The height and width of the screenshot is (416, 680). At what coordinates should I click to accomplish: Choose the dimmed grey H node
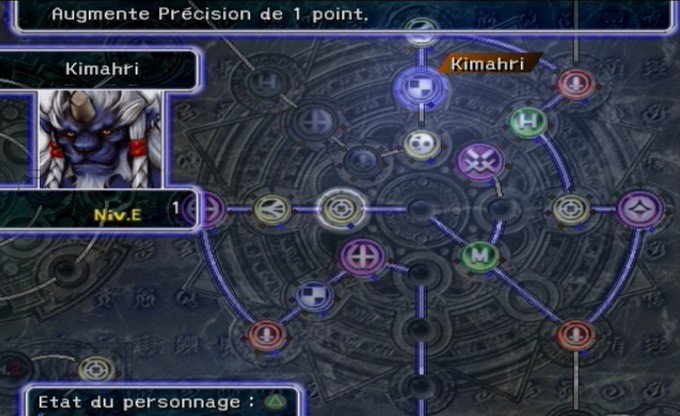click(266, 82)
